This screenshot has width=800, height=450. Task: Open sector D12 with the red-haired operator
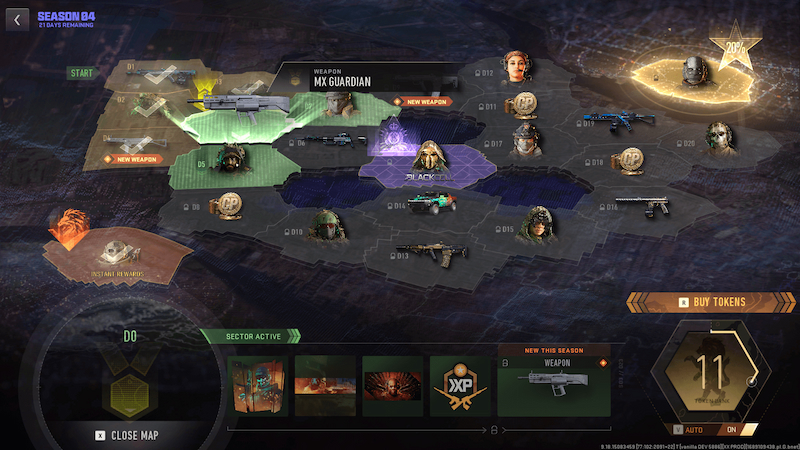(518, 68)
